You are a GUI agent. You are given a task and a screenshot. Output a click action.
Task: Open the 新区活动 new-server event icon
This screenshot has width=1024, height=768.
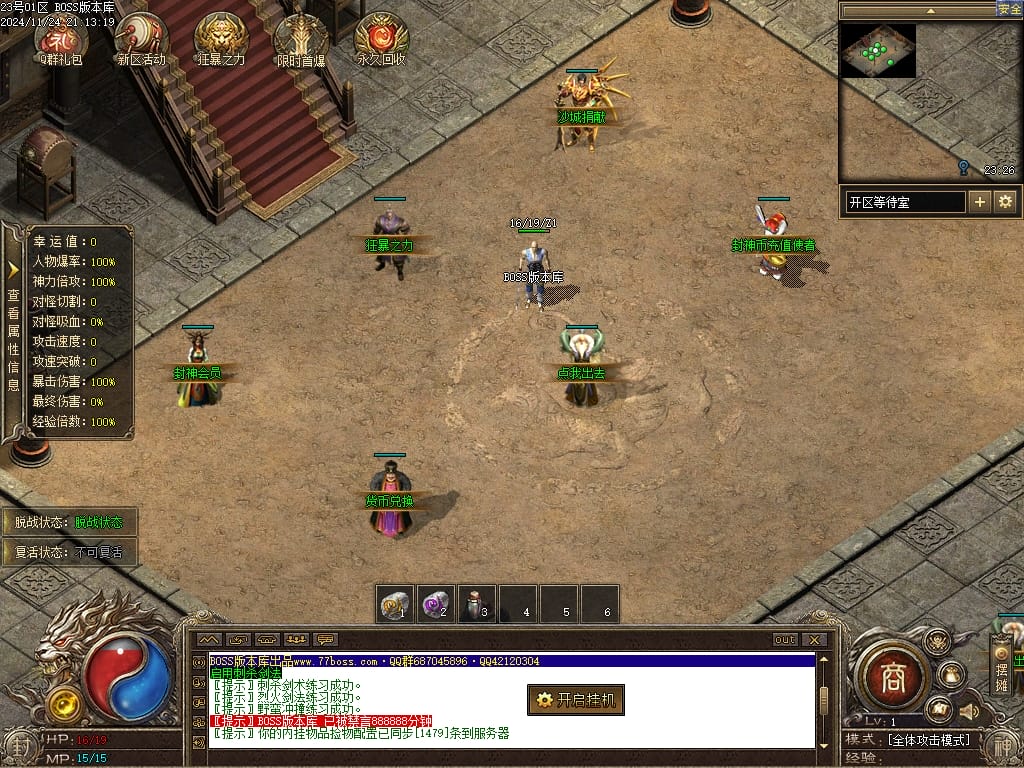pyautogui.click(x=141, y=40)
